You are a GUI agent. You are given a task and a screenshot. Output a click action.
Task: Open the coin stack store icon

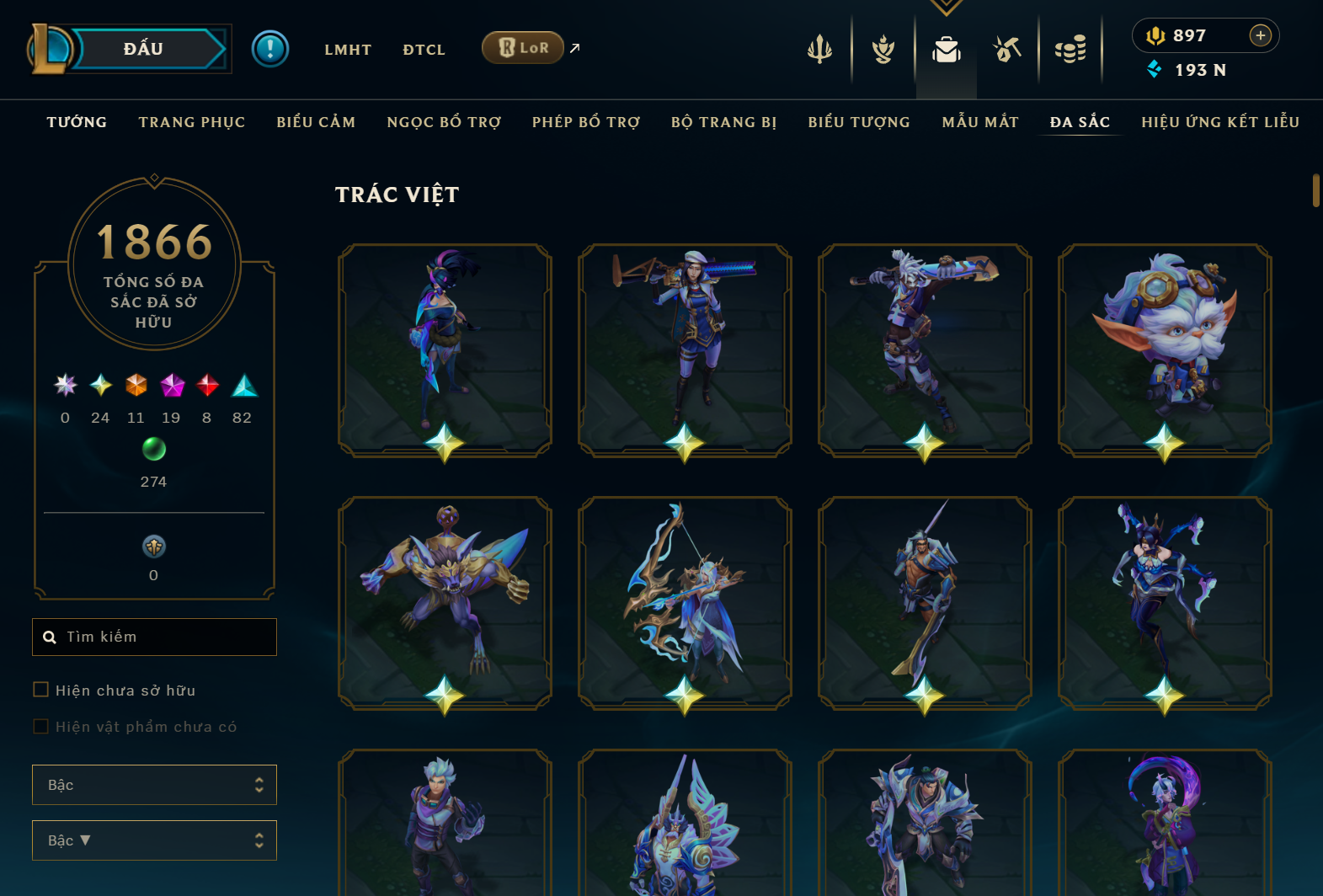pos(1070,50)
